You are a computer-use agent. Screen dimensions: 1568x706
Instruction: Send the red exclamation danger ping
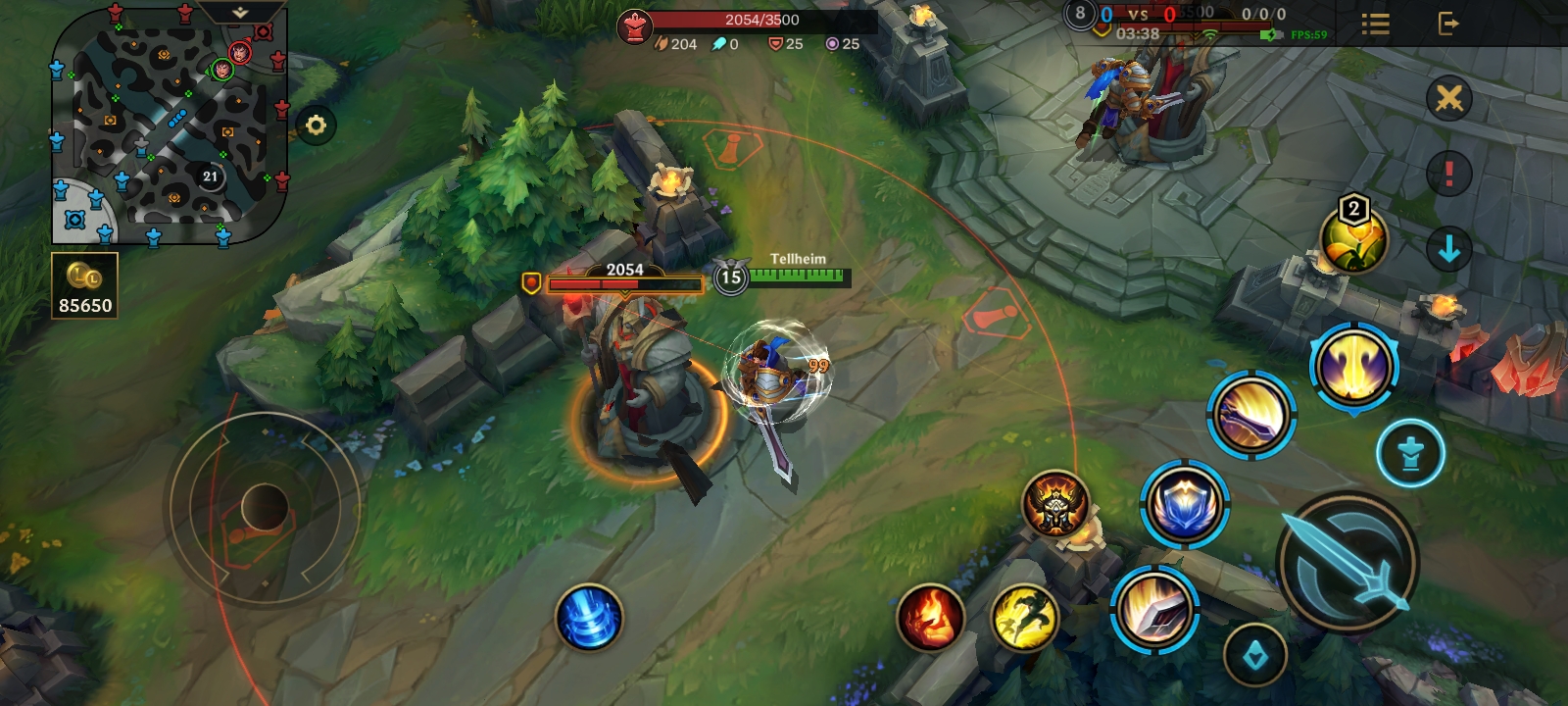pyautogui.click(x=1448, y=175)
